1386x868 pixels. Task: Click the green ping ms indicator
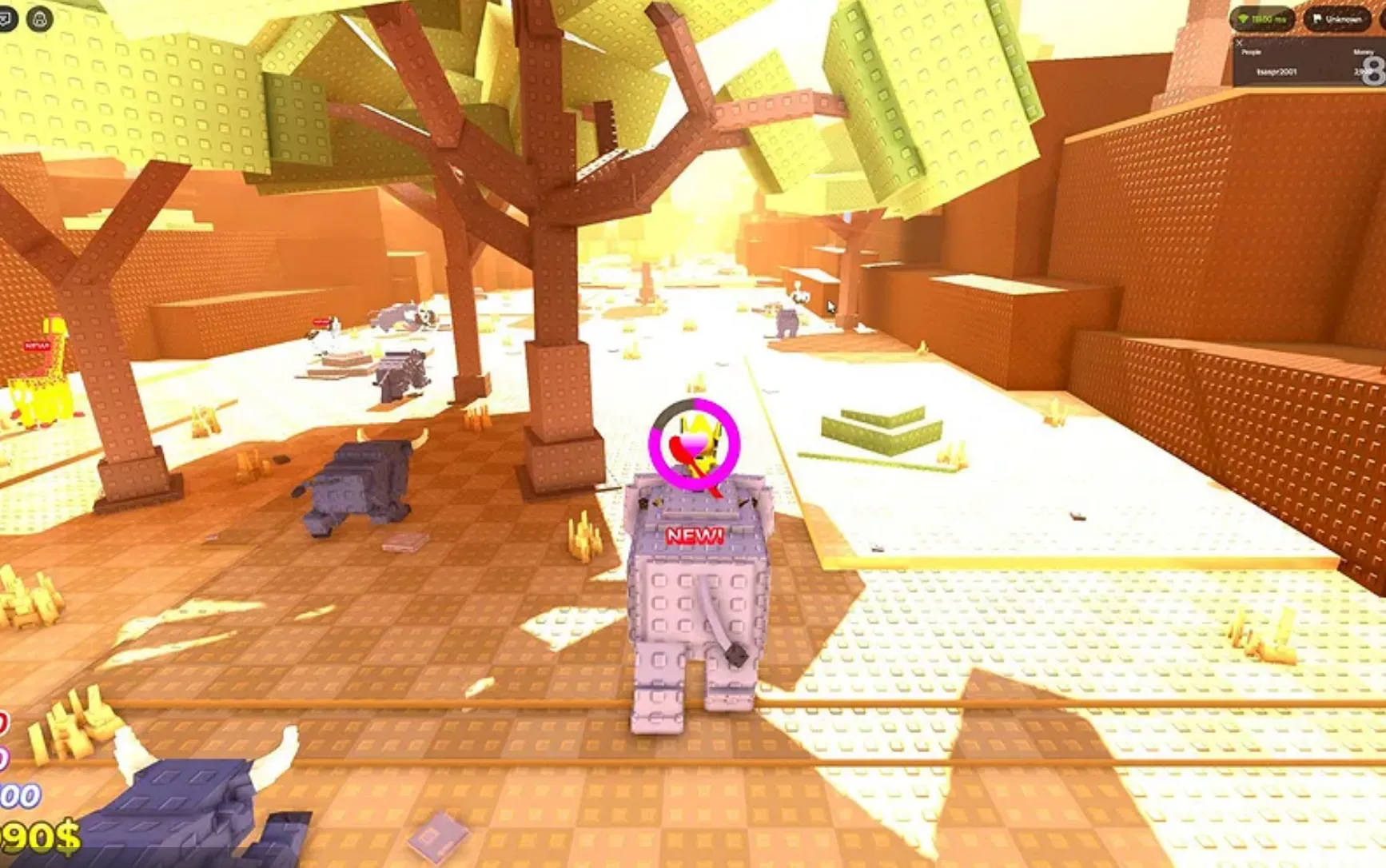[x=1263, y=18]
